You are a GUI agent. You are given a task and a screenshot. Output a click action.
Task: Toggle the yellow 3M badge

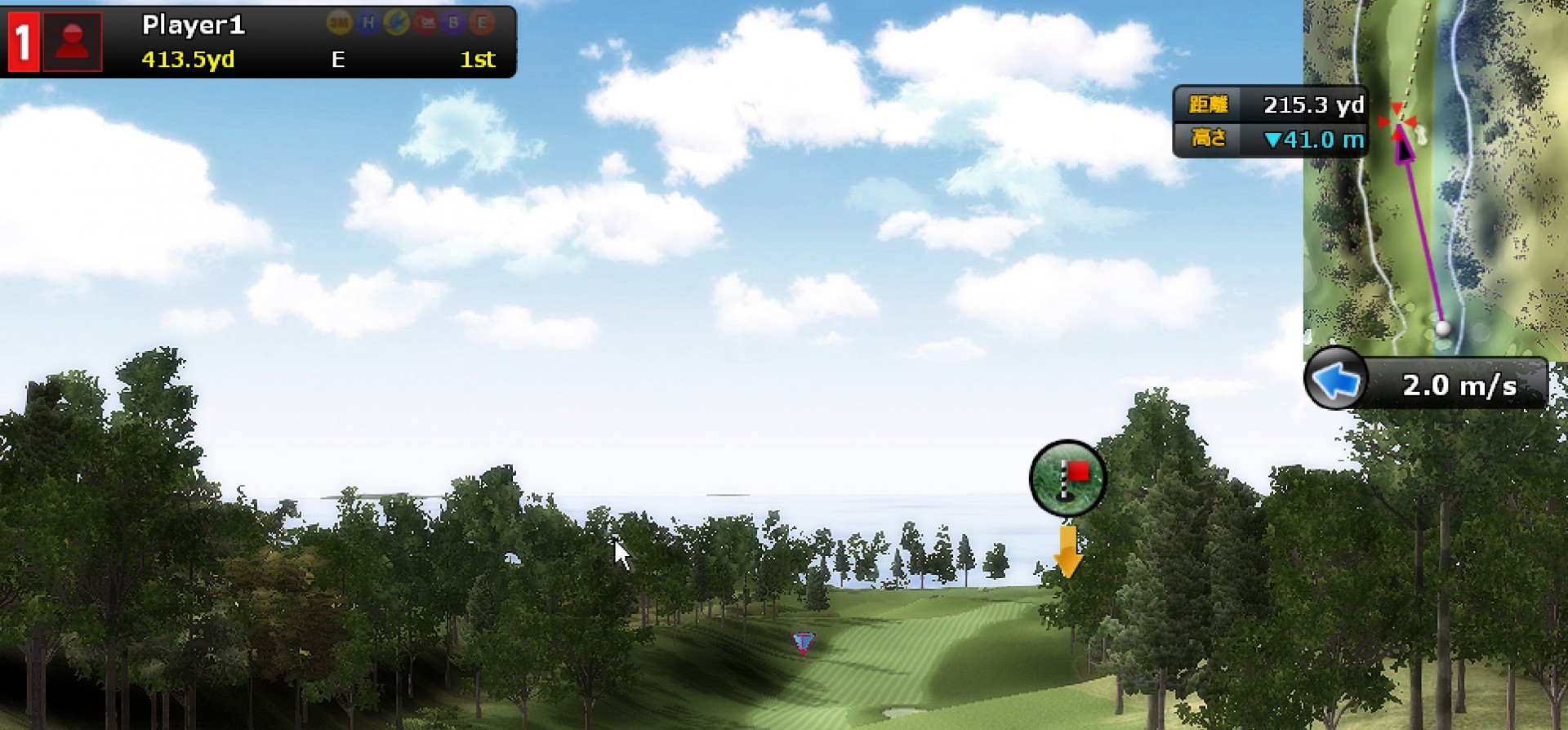pyautogui.click(x=340, y=23)
